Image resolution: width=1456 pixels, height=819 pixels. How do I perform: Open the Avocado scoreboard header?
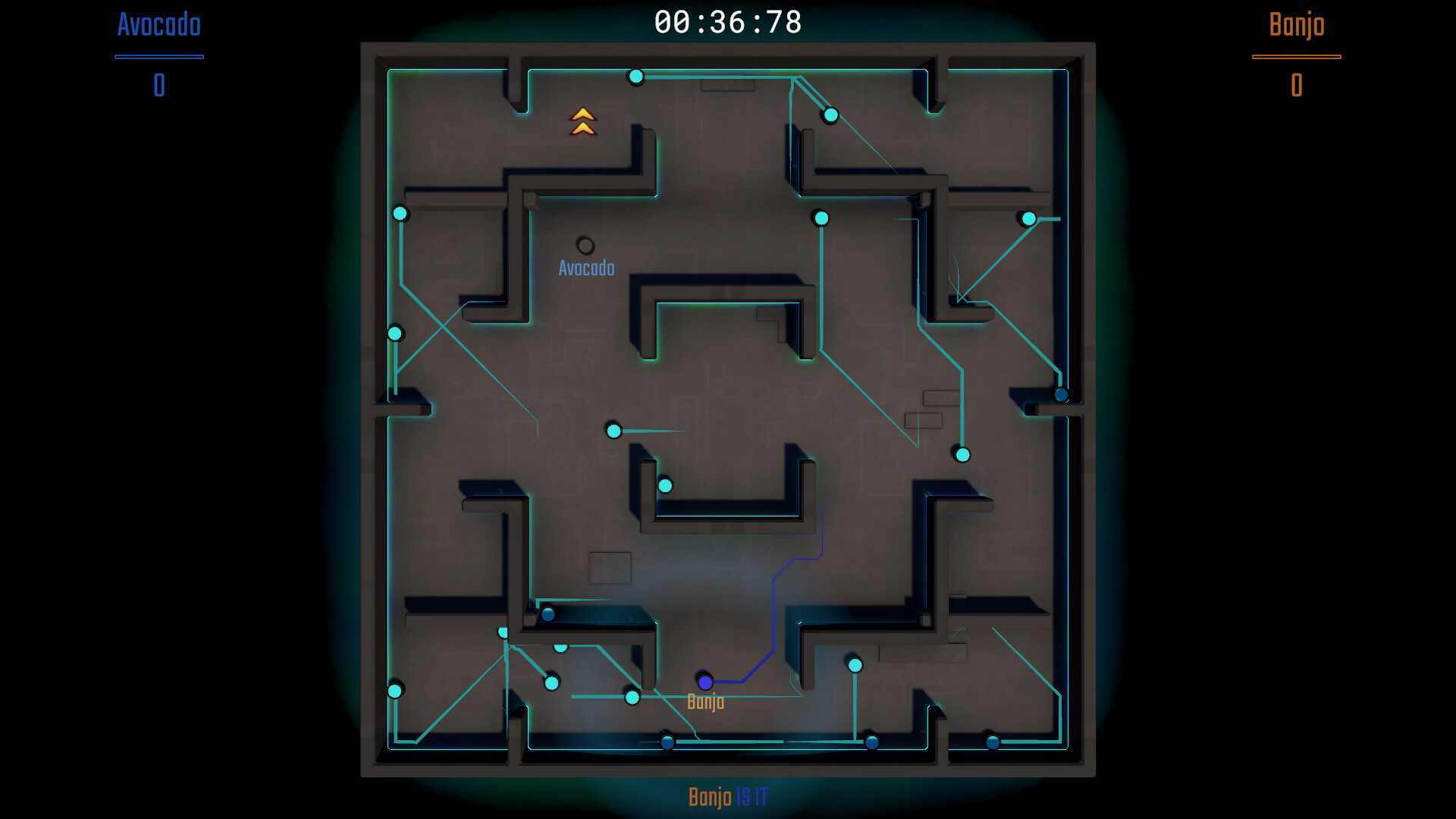(x=158, y=25)
